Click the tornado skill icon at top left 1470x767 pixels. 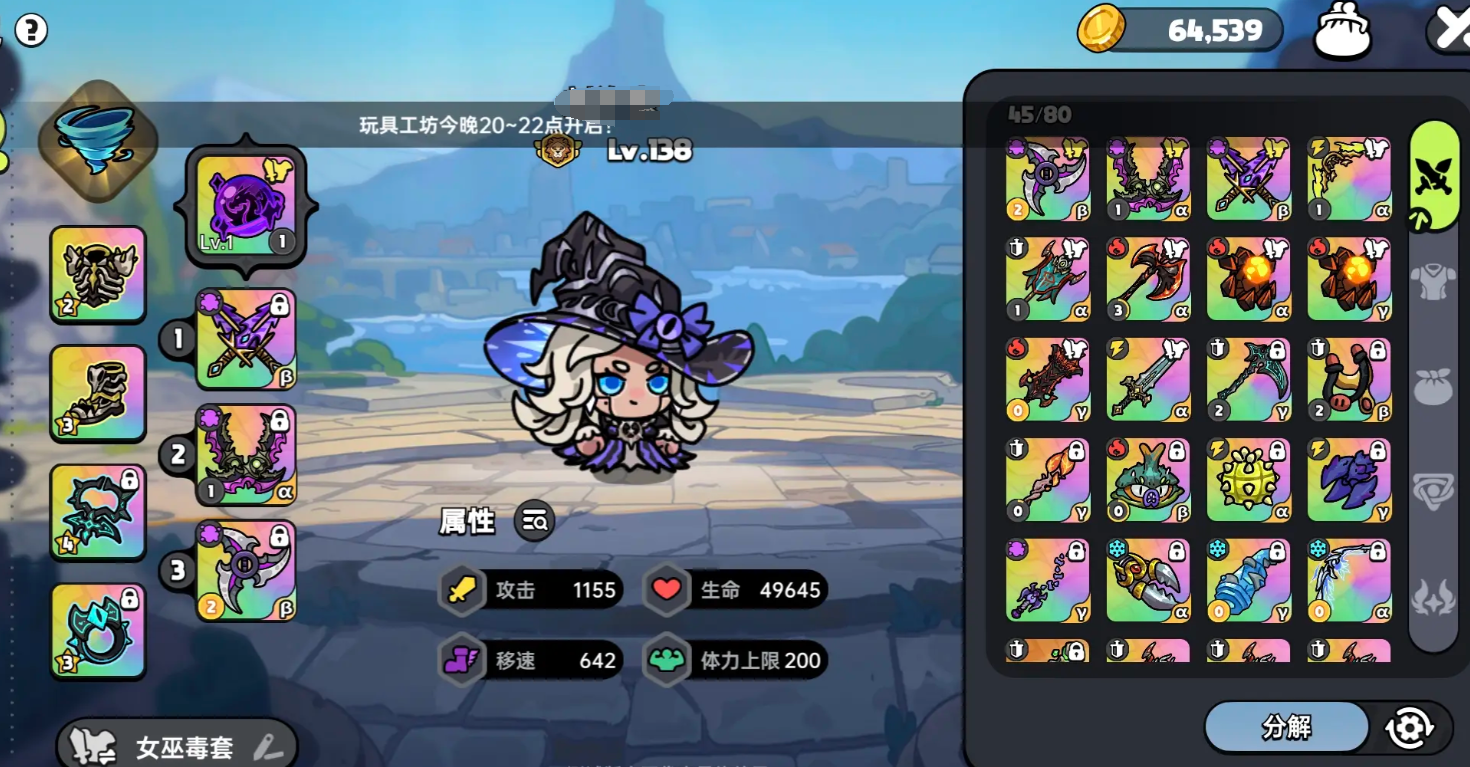click(x=97, y=140)
